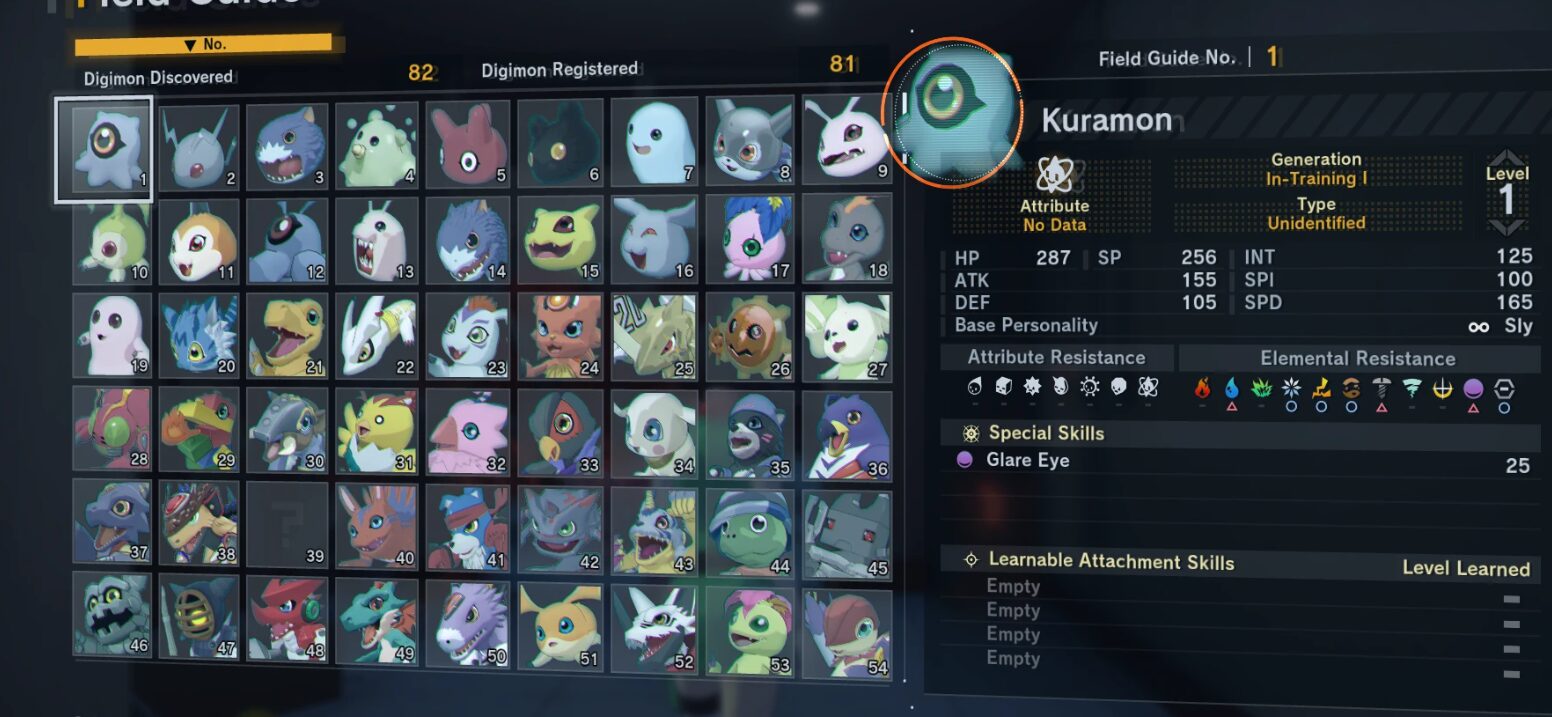
Task: Select the yellow bird Digimon numbered 31
Action: (x=377, y=431)
